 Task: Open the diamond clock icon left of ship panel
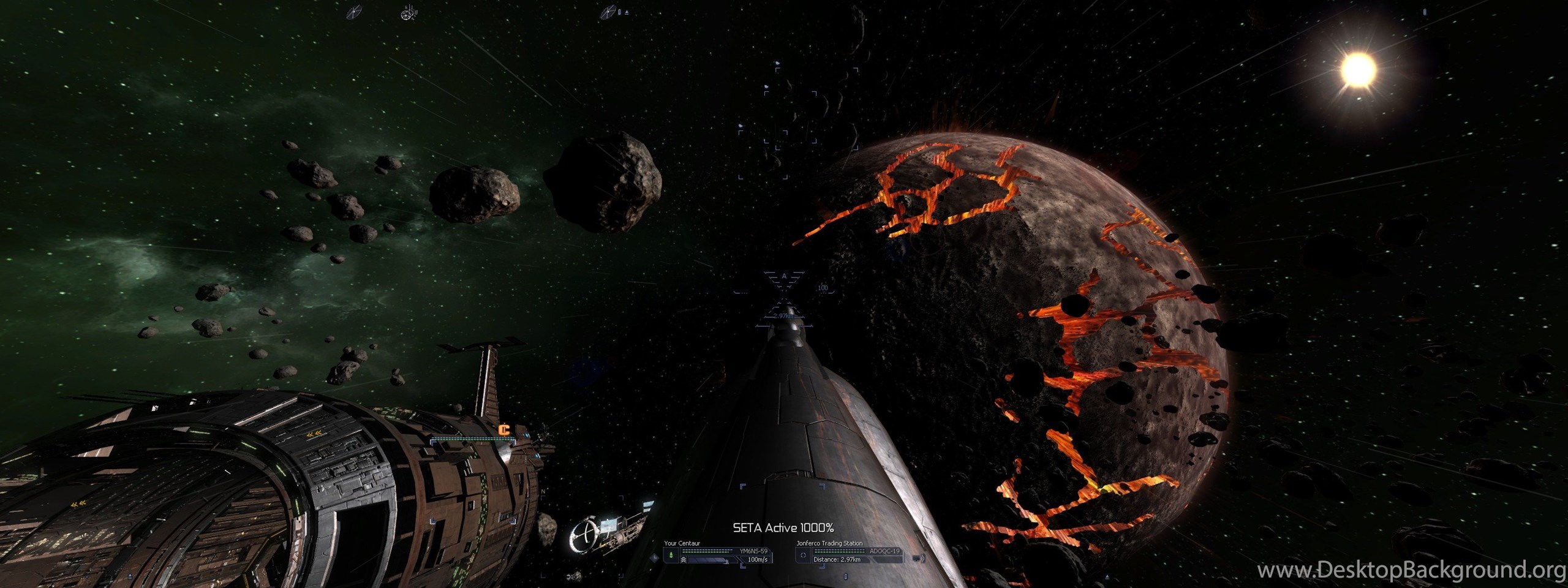tap(655, 558)
